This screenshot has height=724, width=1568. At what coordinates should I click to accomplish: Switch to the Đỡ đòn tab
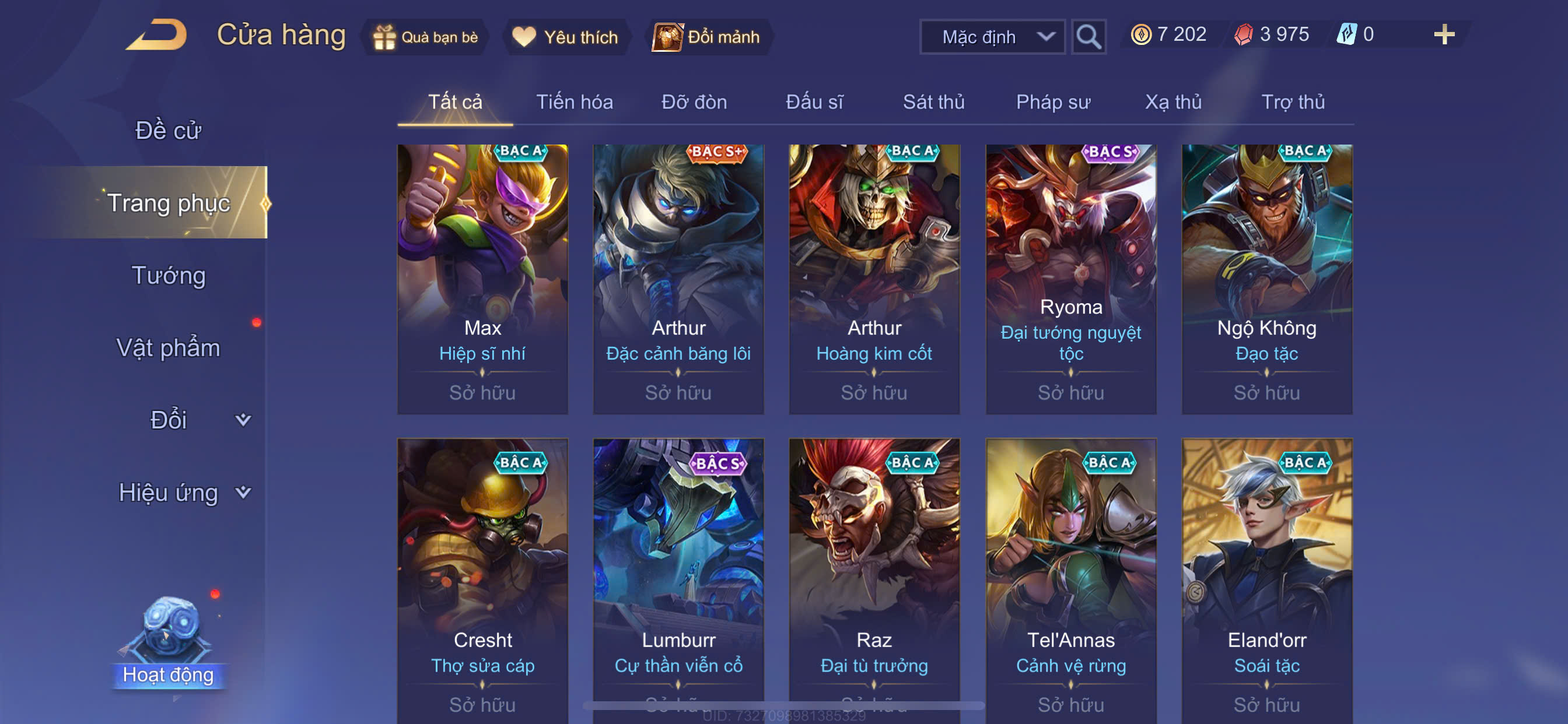click(x=694, y=101)
